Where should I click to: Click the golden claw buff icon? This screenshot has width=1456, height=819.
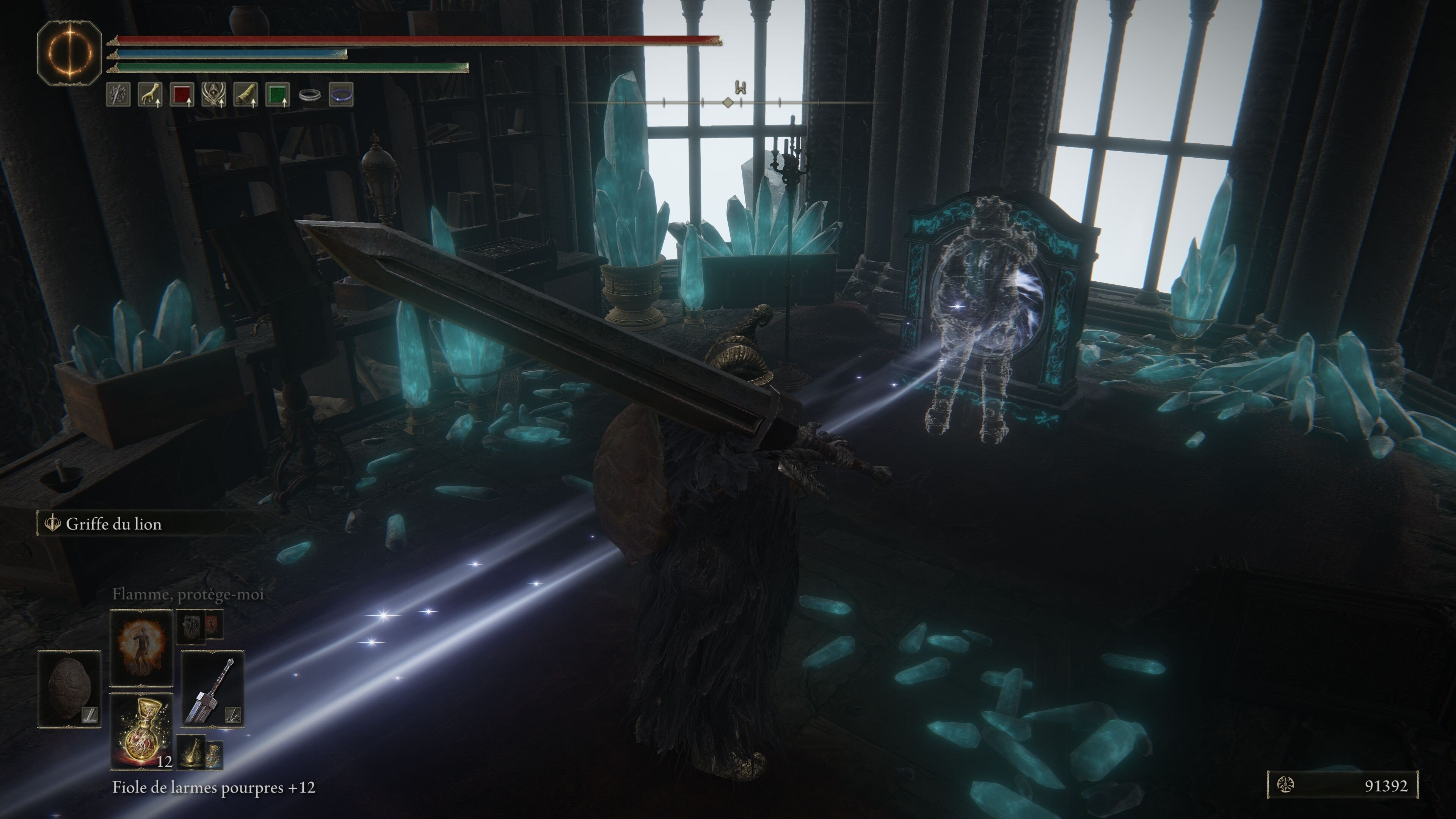coord(150,94)
